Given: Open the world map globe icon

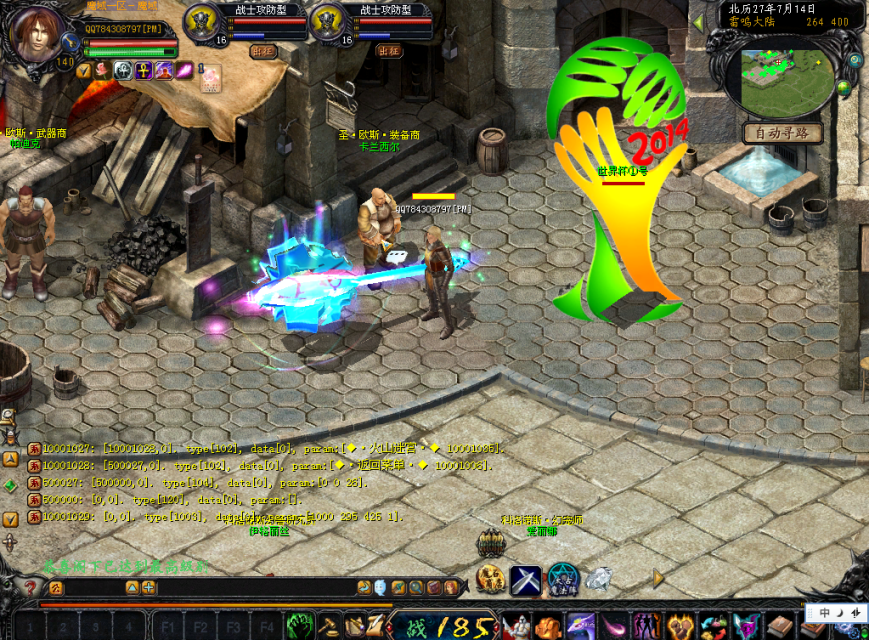Looking at the screenshot, I should [x=845, y=87].
